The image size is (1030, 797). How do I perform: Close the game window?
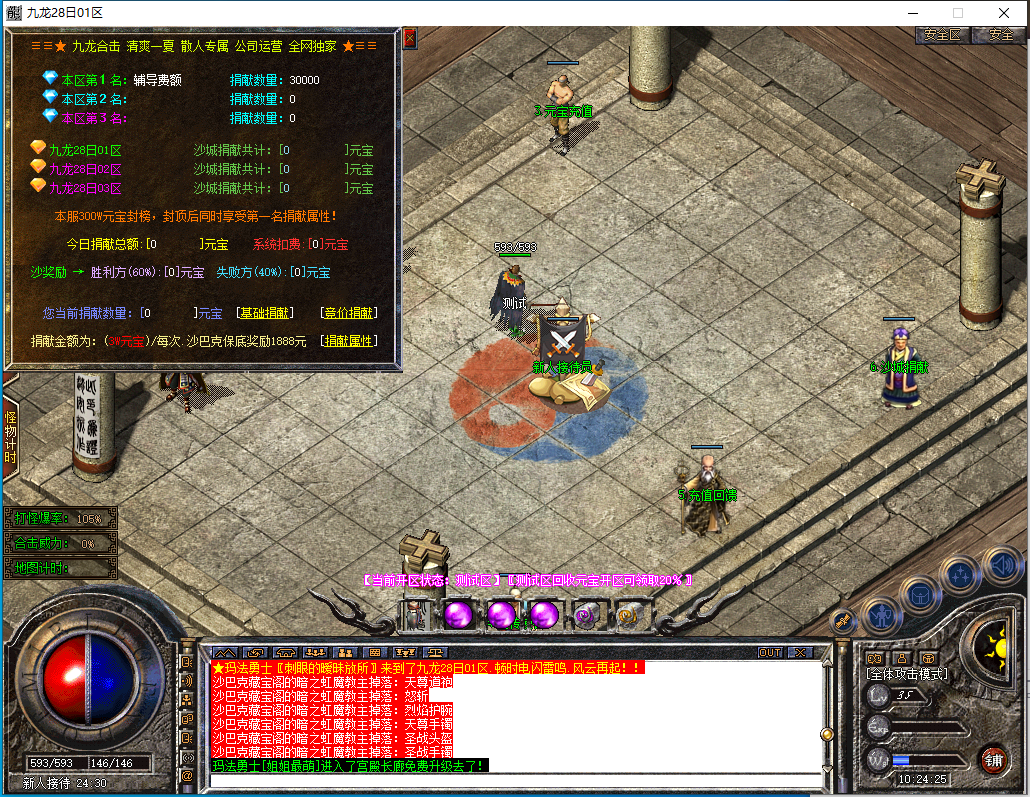1003,12
